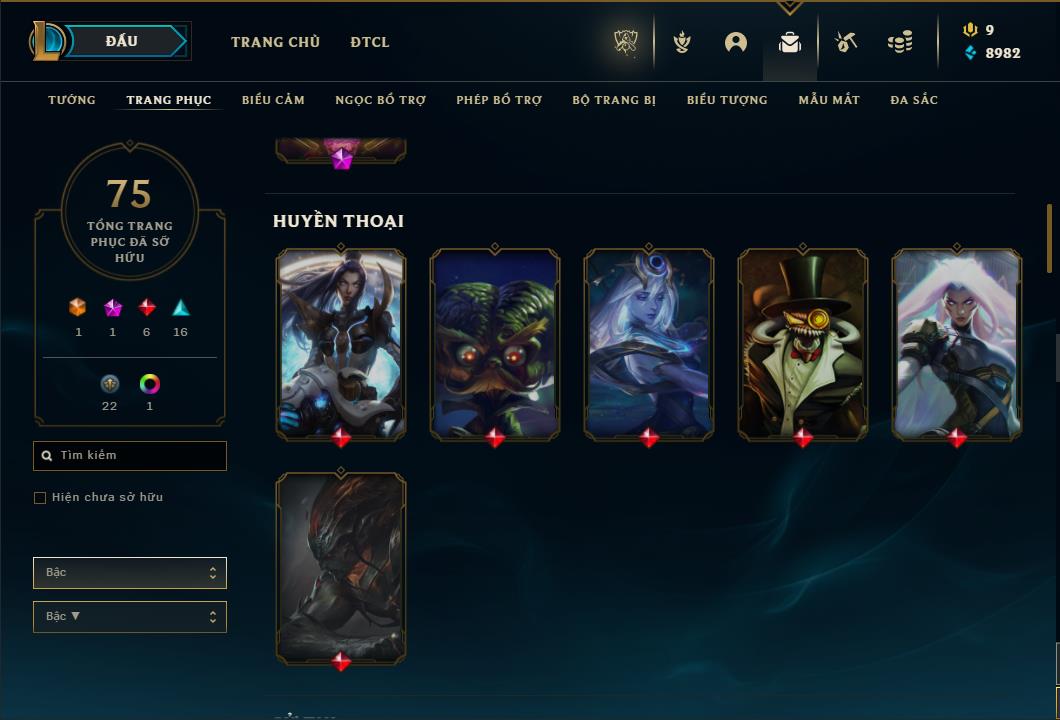The height and width of the screenshot is (720, 1060).
Task: Choose the green owl-faced skin card
Action: (x=495, y=343)
